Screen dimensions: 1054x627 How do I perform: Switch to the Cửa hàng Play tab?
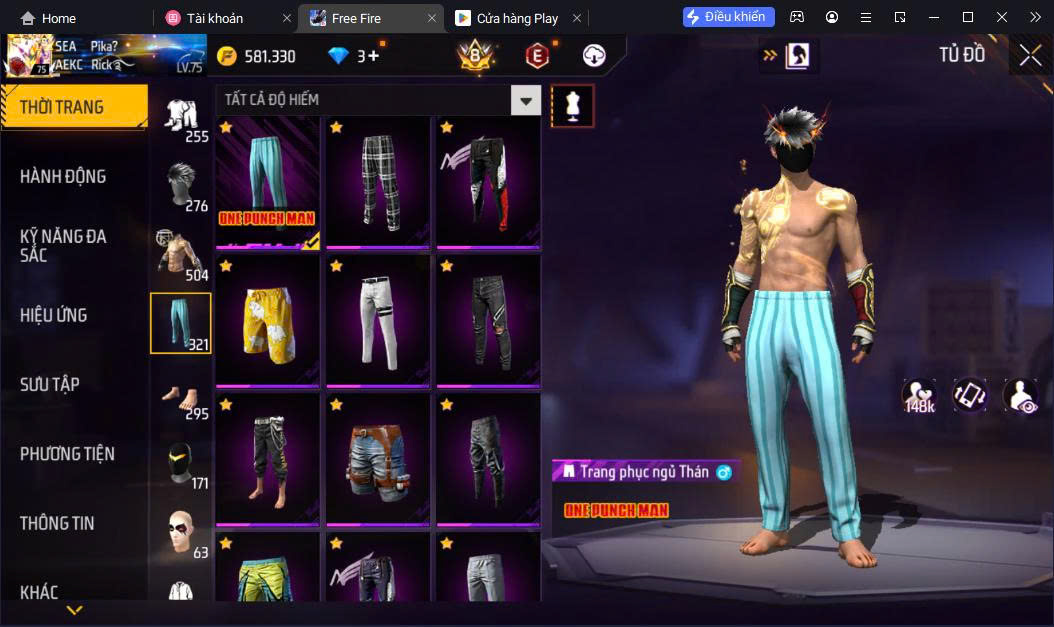517,18
